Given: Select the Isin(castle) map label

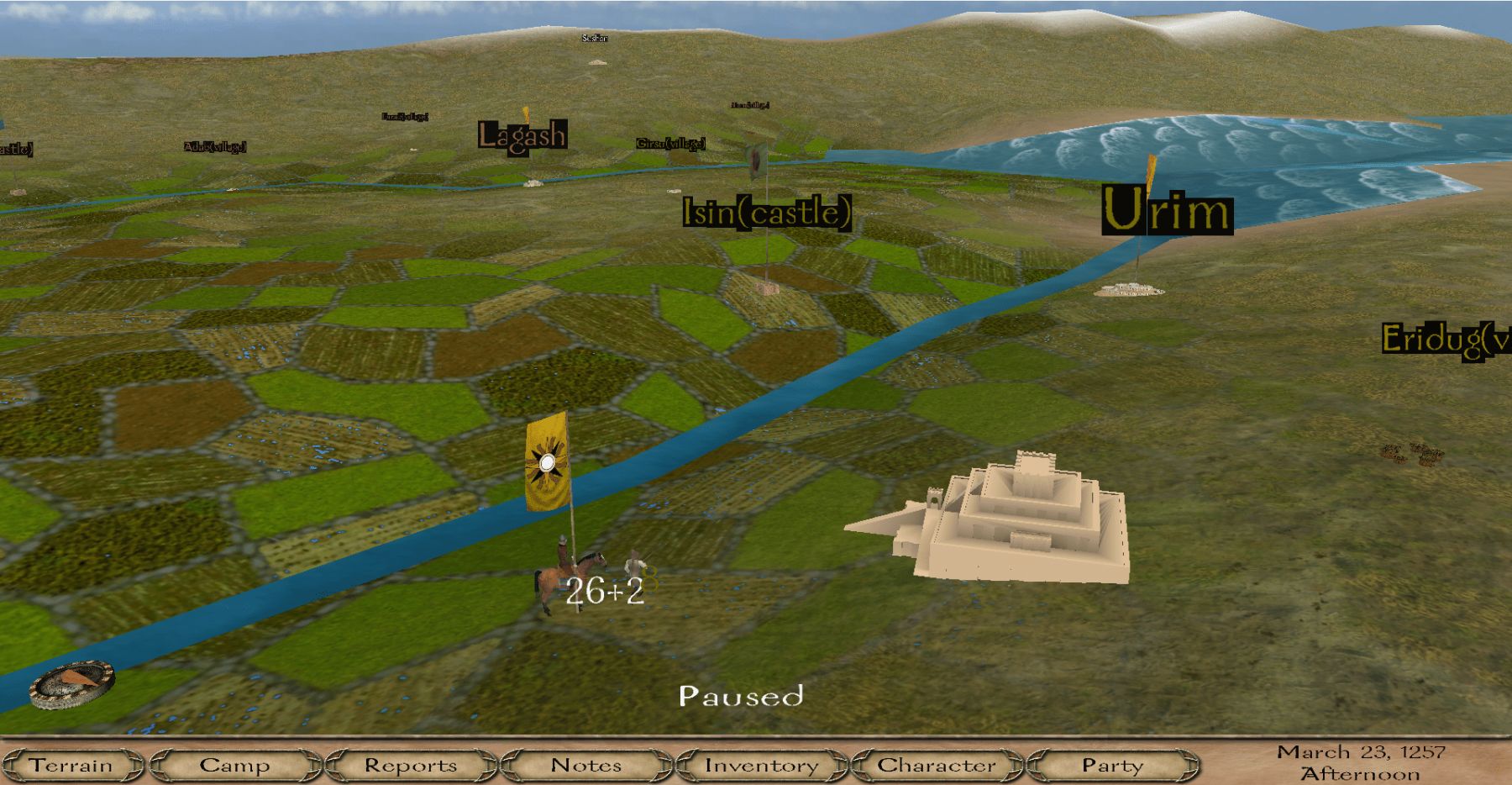Looking at the screenshot, I should [x=767, y=213].
